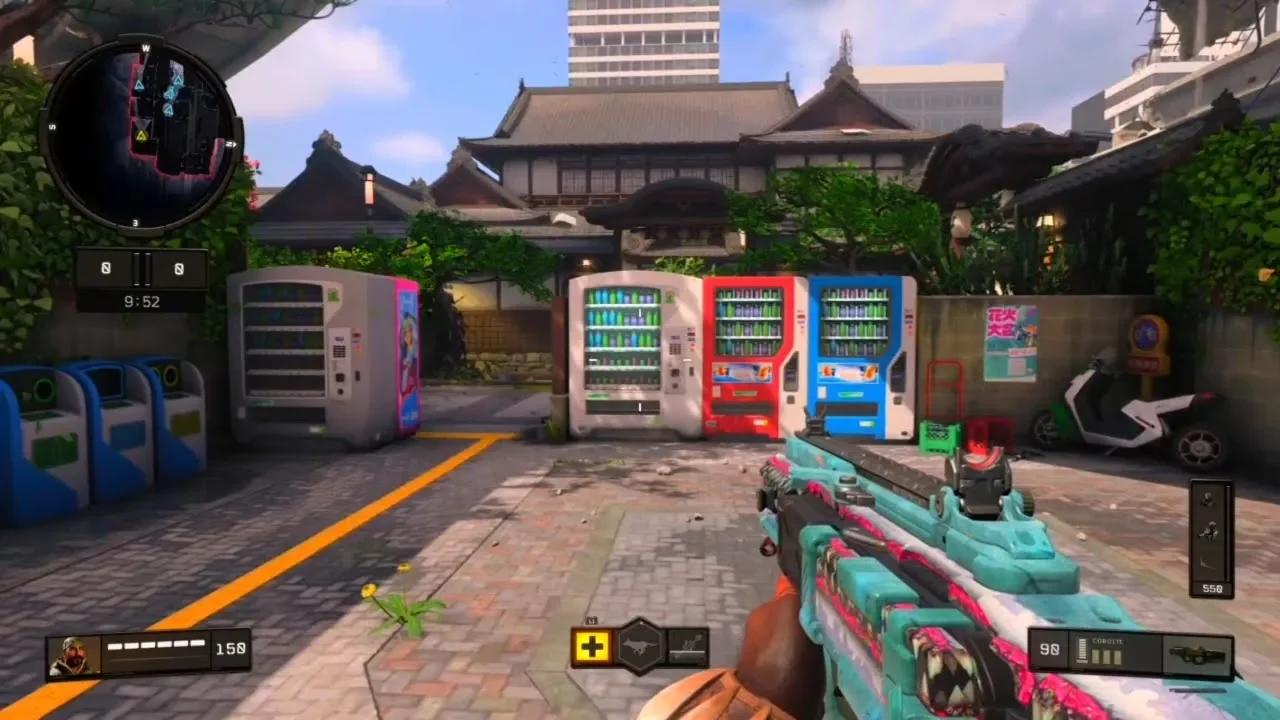This screenshot has height=720, width=1280.
Task: Select the scorestreak icon beside the dog hexagon
Action: pyautogui.click(x=688, y=647)
